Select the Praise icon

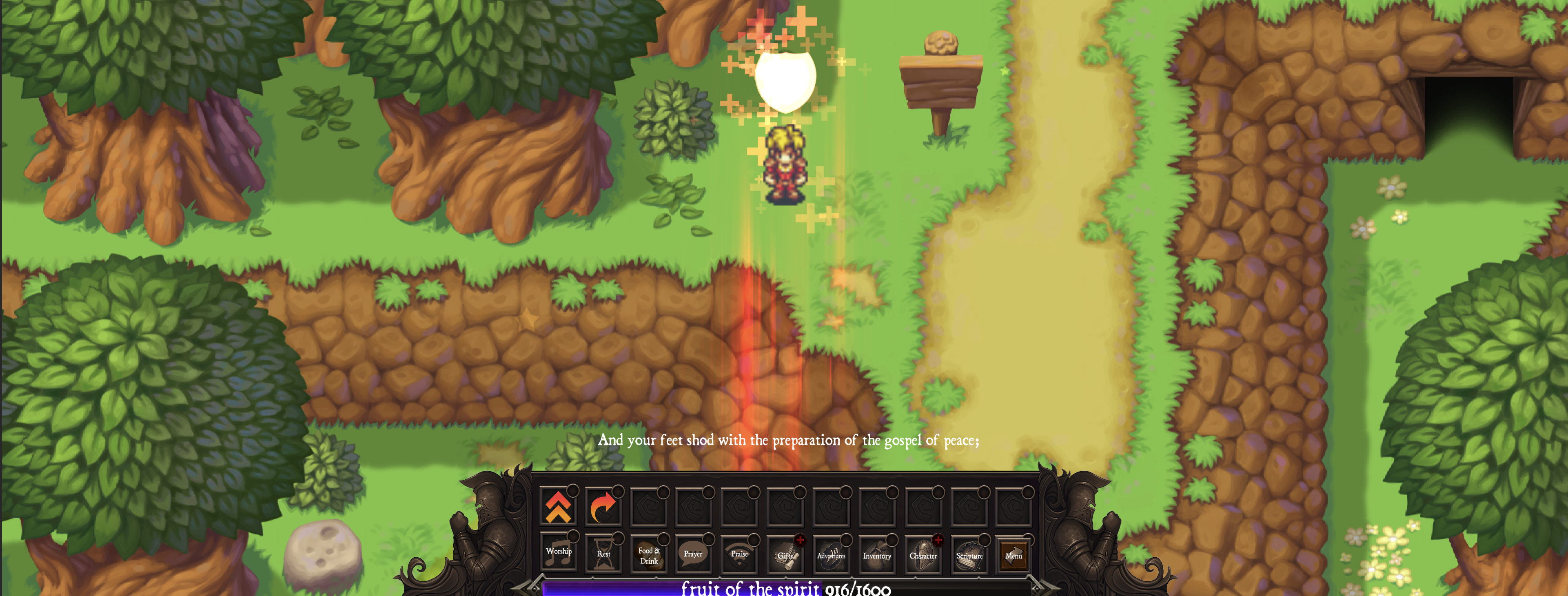pos(740,556)
